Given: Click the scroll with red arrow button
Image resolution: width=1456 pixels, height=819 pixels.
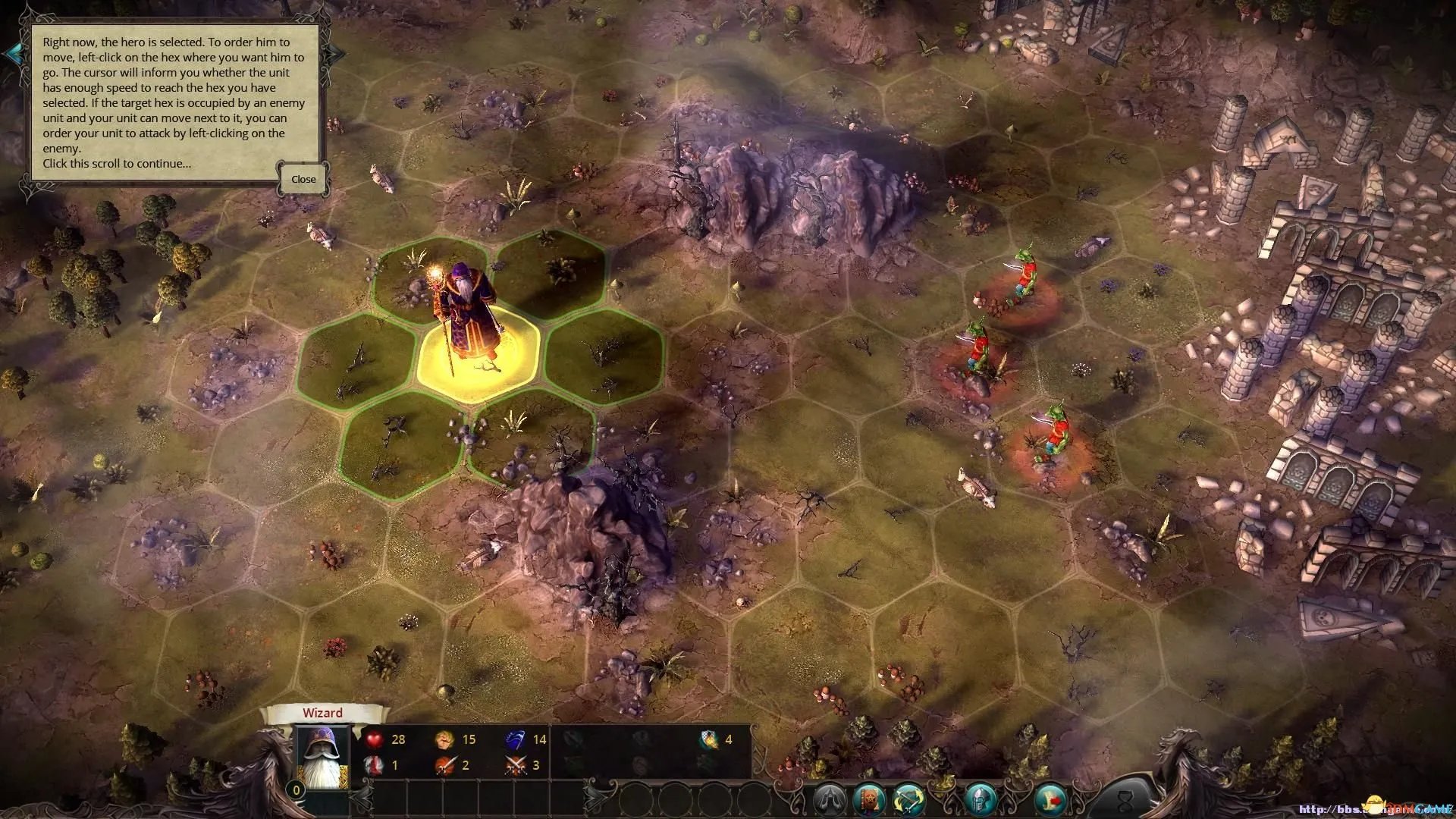Looking at the screenshot, I should (1050, 799).
